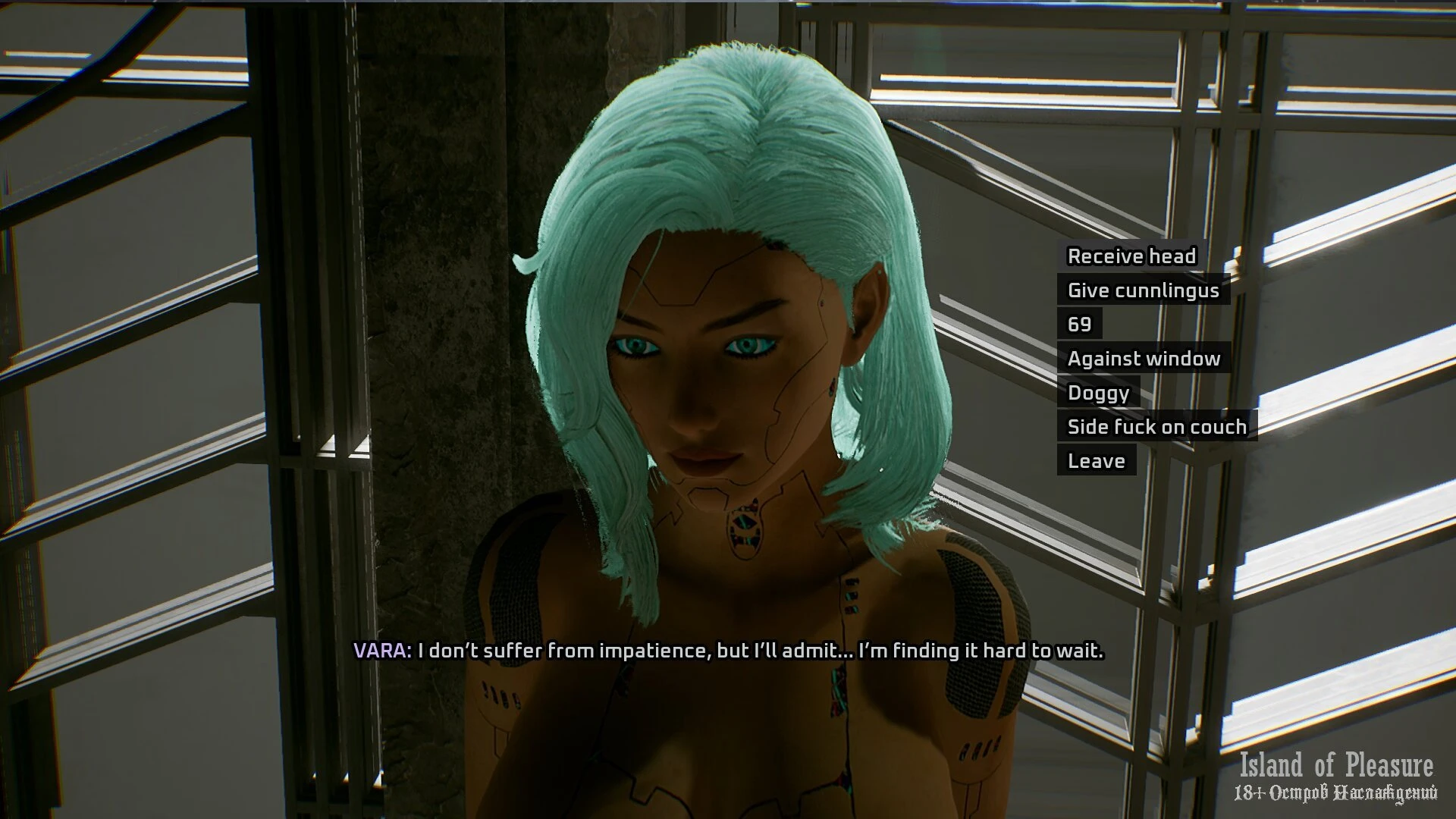The width and height of the screenshot is (1456, 819).
Task: Pick the "69" choice
Action: coord(1079,325)
